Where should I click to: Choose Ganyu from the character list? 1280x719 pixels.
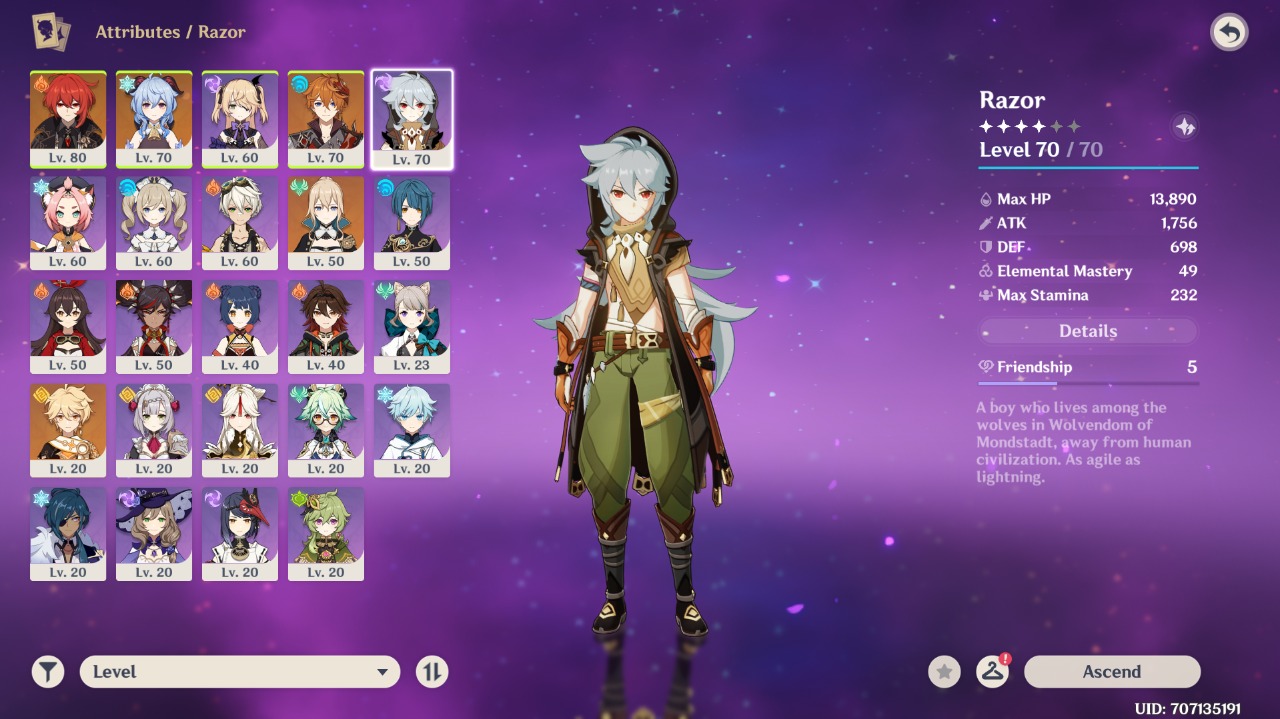154,118
